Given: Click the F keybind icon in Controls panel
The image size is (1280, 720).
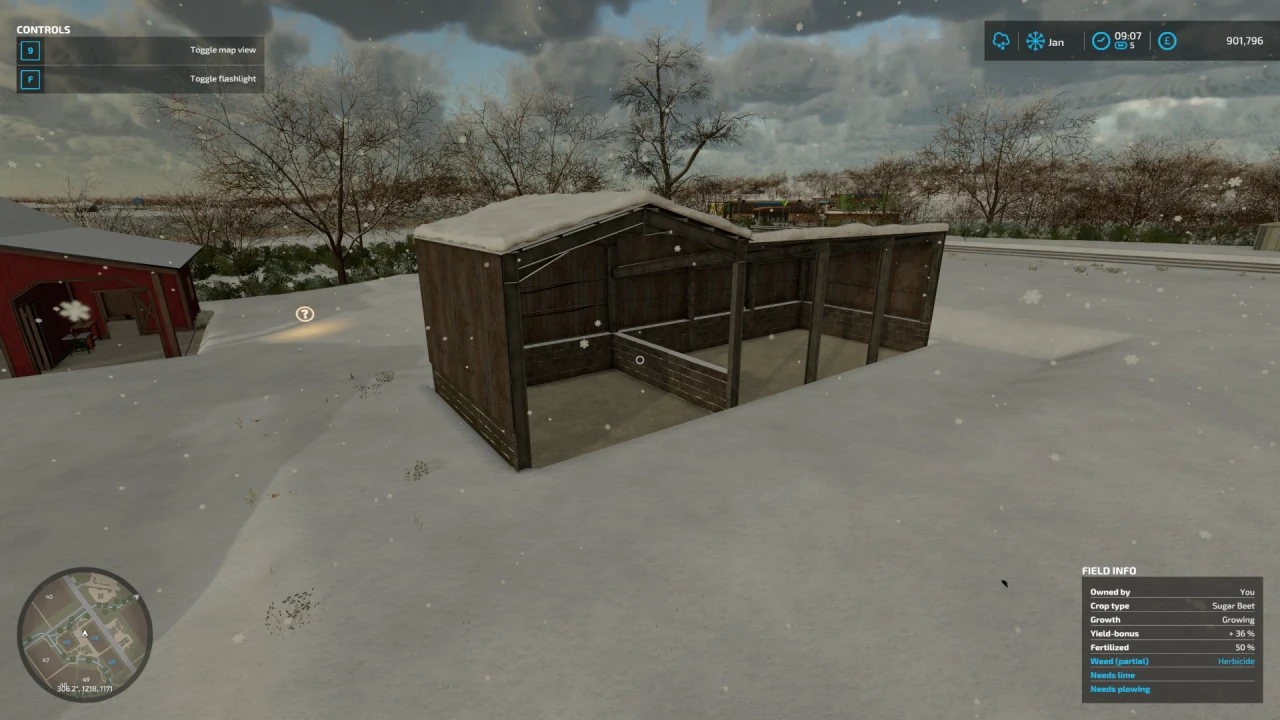Looking at the screenshot, I should click(29, 78).
